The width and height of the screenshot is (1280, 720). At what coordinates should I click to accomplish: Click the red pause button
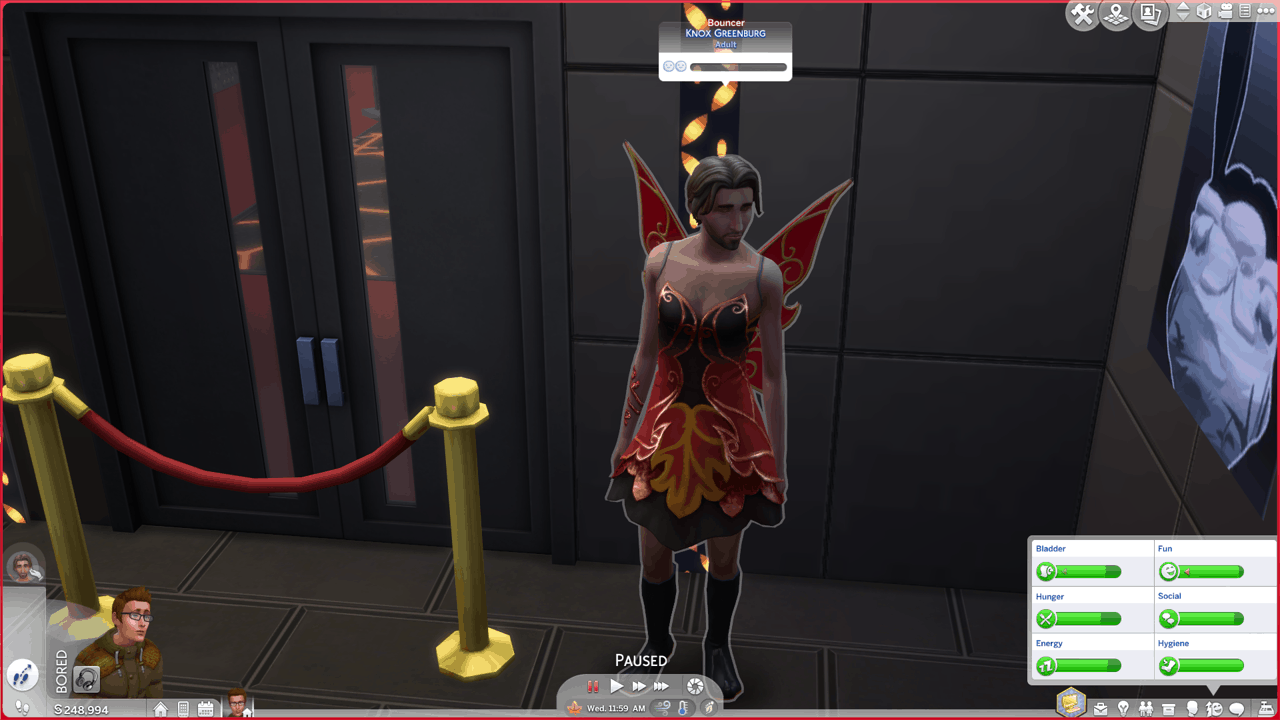[592, 686]
